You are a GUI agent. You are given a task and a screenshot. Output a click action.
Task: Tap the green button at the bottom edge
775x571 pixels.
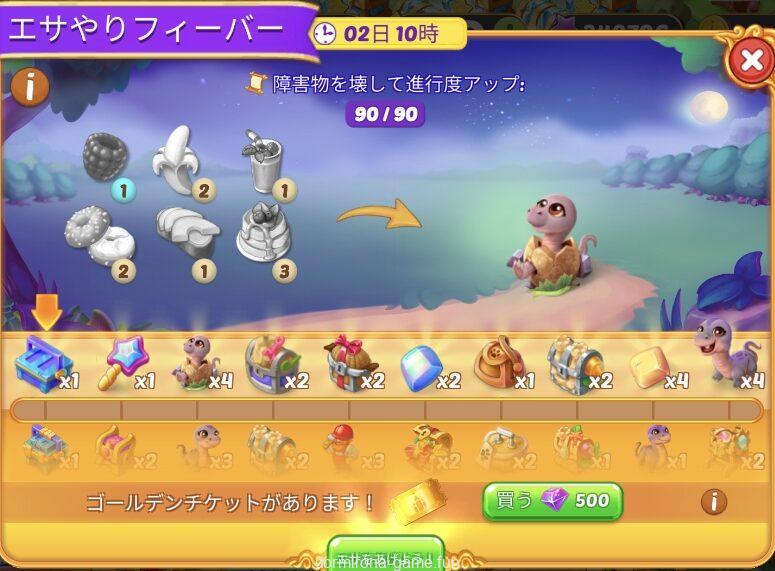click(x=386, y=554)
